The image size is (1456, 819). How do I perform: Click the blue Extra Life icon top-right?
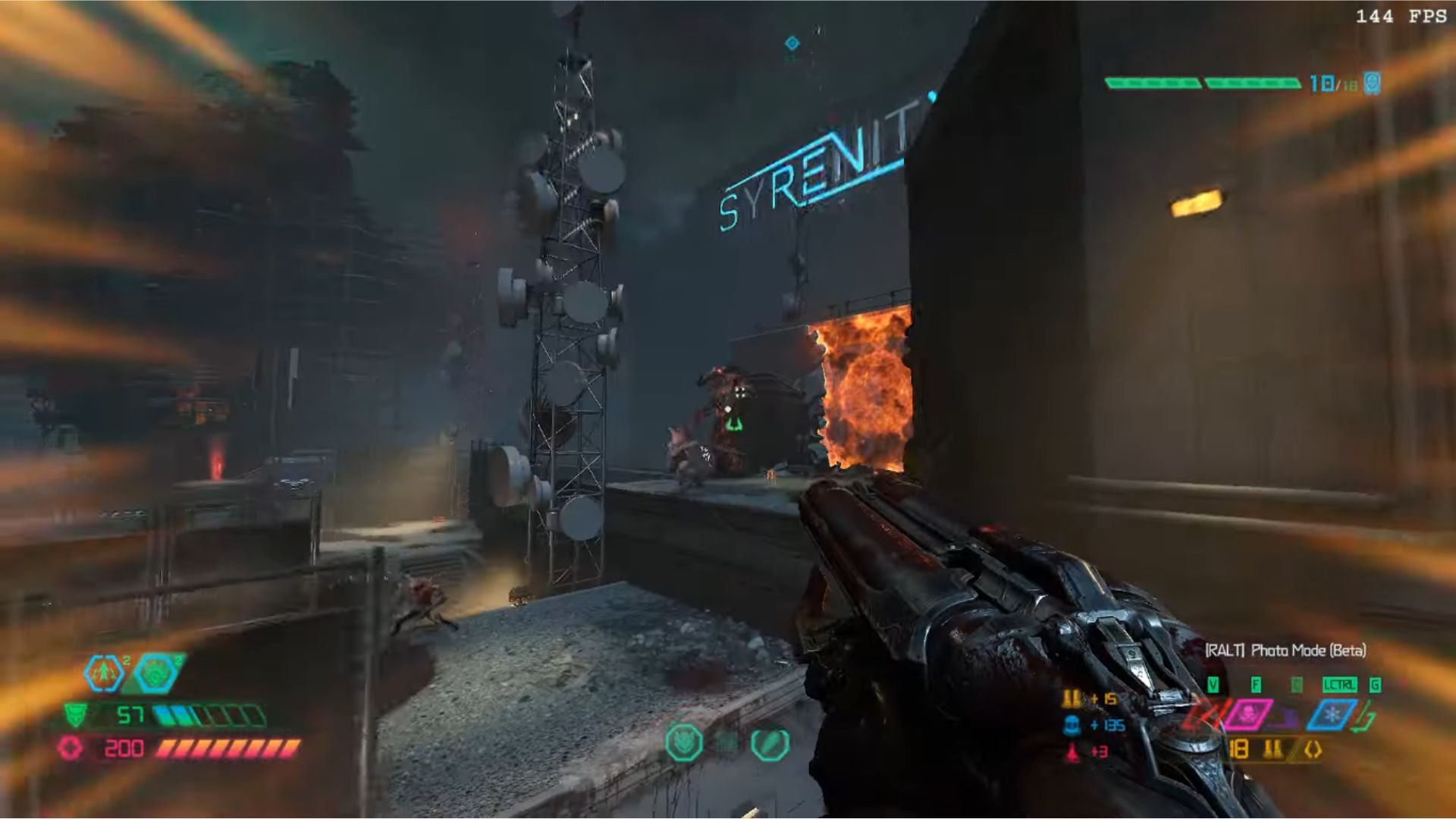[x=1373, y=83]
